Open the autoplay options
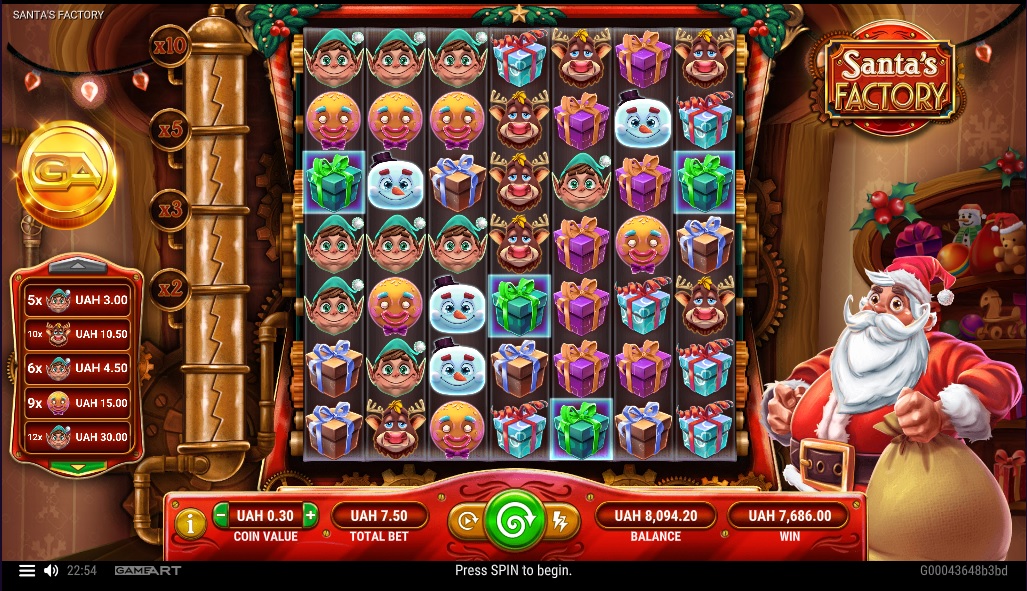This screenshot has width=1027, height=591. [x=467, y=520]
